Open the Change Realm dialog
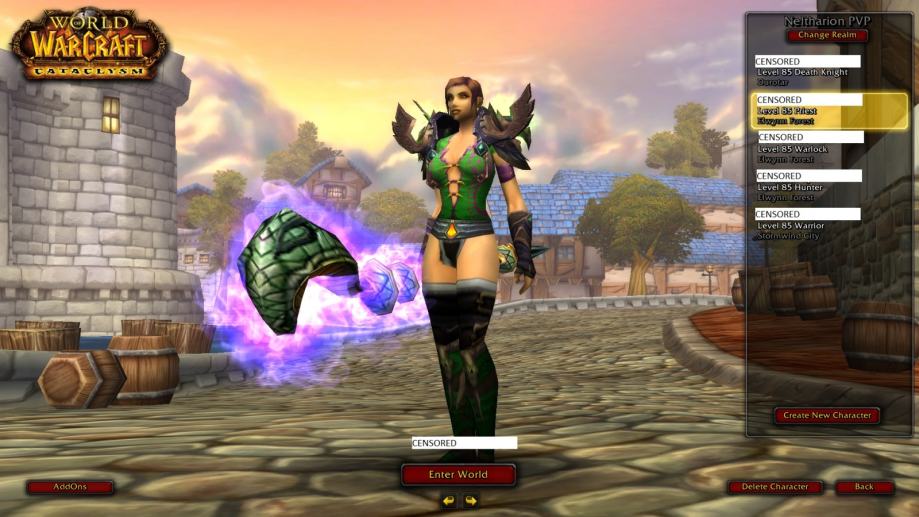 click(827, 35)
